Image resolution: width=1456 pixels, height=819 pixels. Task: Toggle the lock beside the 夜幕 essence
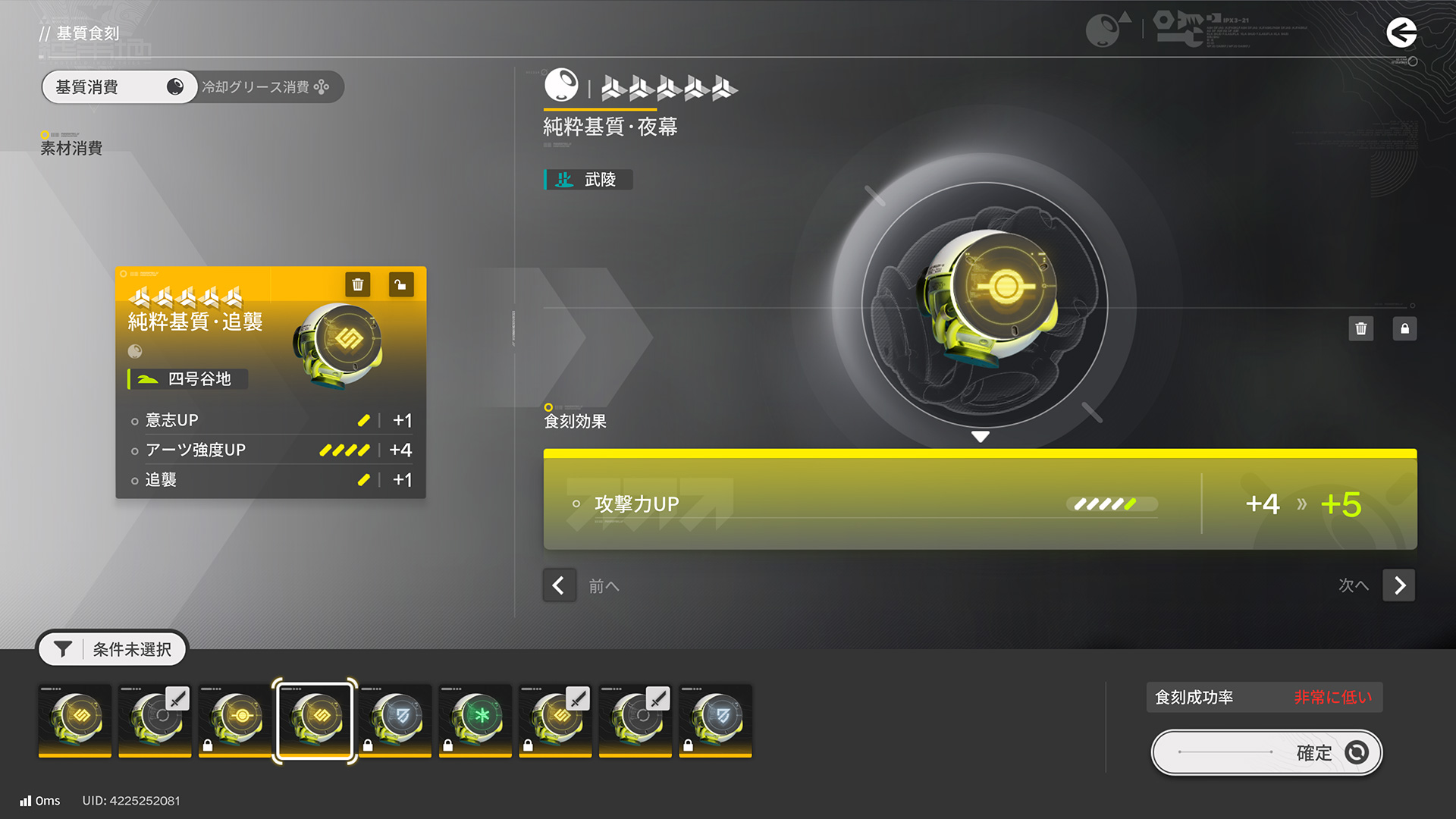pyautogui.click(x=1404, y=328)
